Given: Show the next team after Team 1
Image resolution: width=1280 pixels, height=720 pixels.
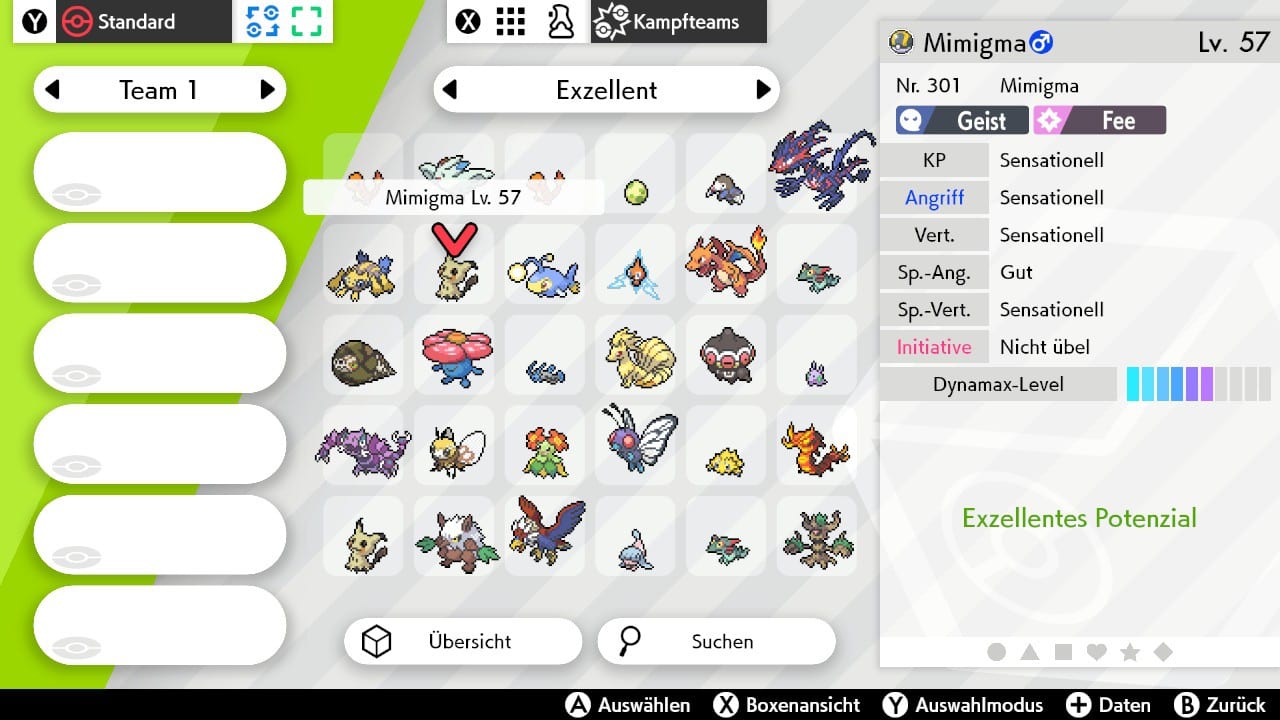Looking at the screenshot, I should [267, 90].
